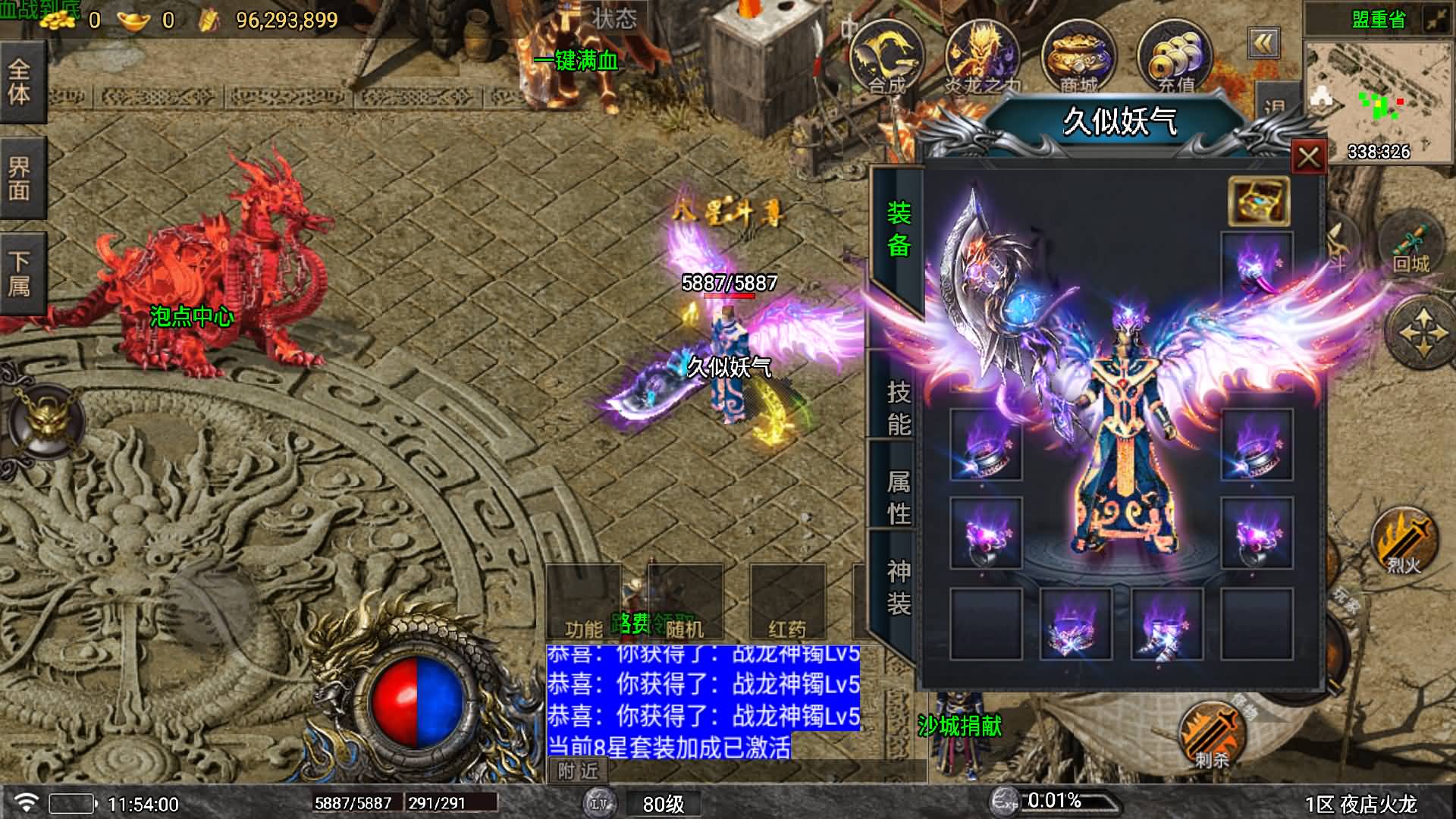The height and width of the screenshot is (819, 1456).
Task: Select the 下属 left-side tab
Action: coord(20,274)
